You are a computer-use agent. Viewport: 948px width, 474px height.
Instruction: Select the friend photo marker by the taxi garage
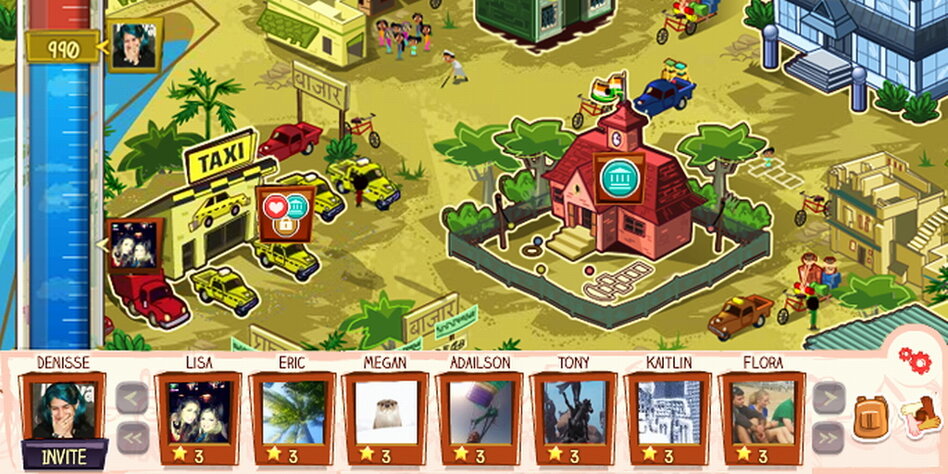[133, 245]
